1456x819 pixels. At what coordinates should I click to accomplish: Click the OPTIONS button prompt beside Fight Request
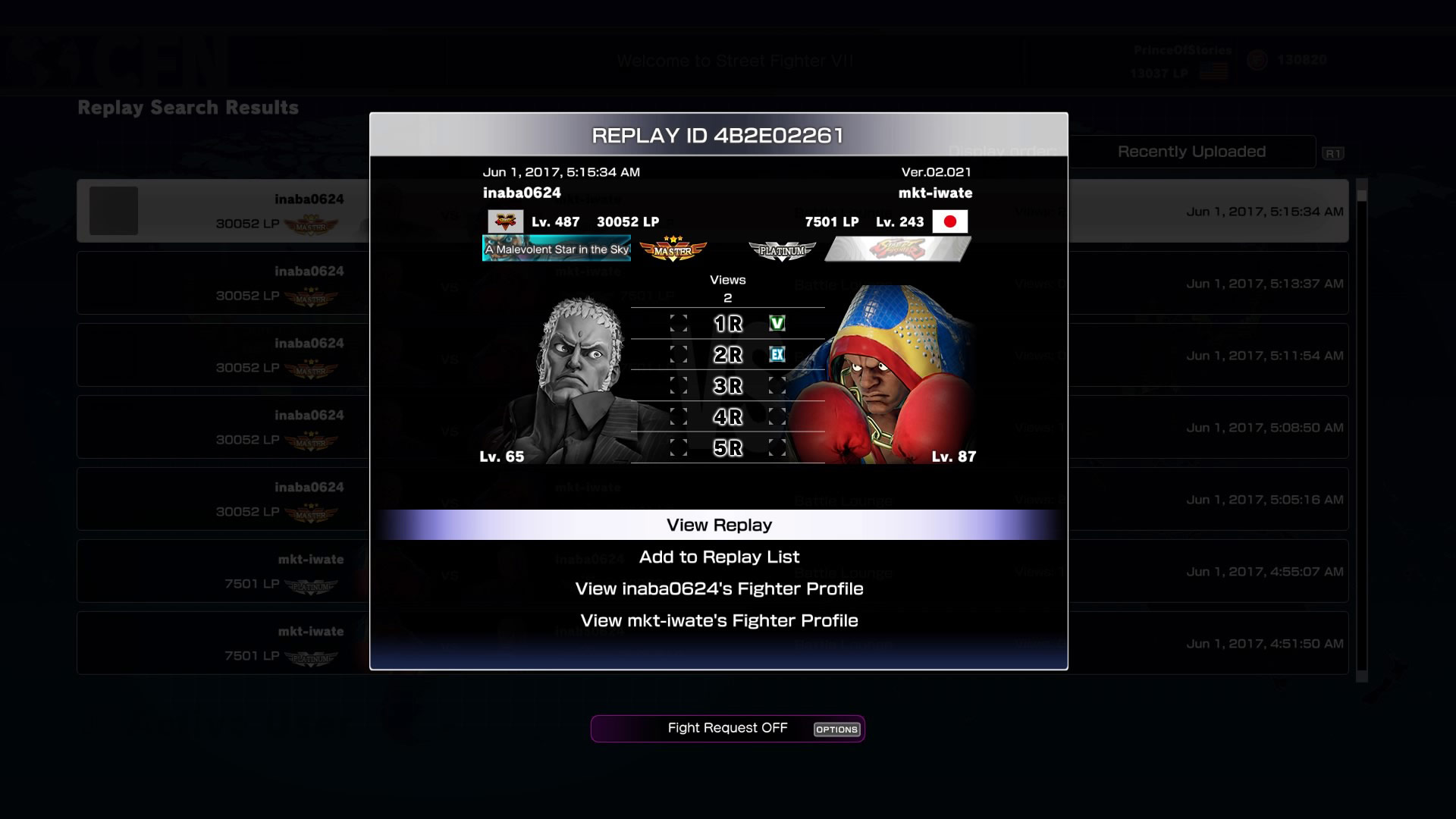pyautogui.click(x=836, y=730)
